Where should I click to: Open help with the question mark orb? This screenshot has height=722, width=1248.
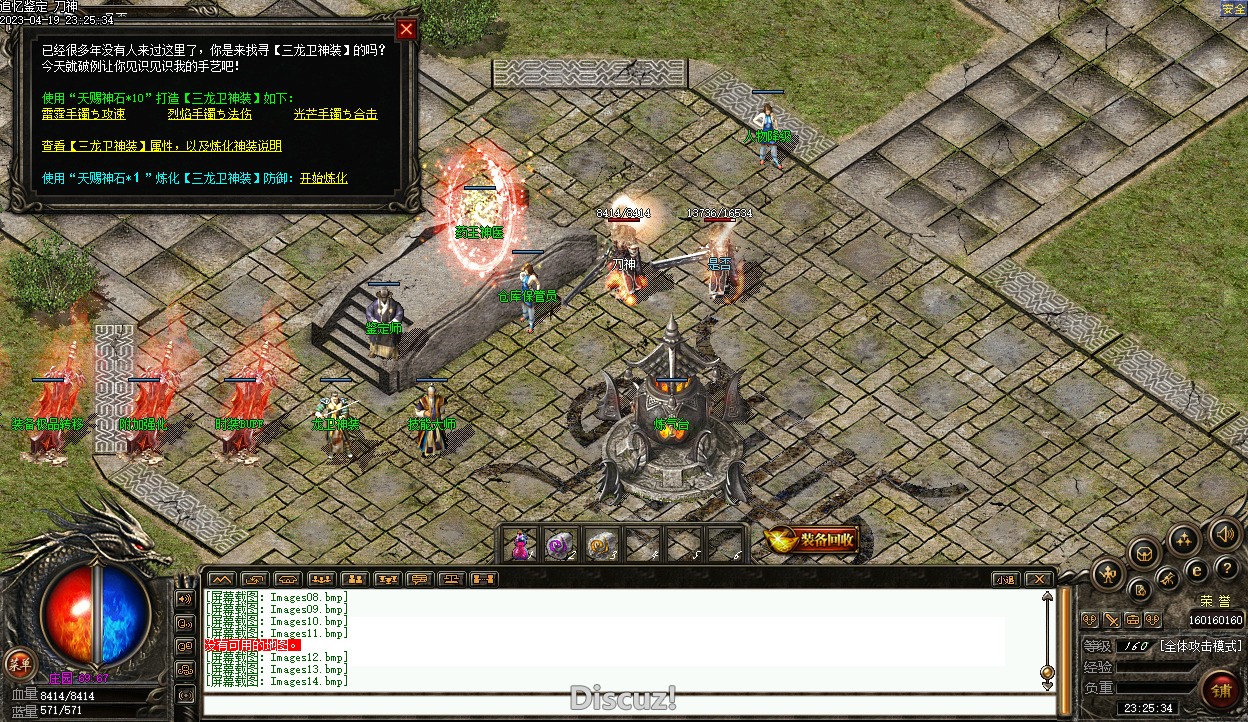(1227, 568)
